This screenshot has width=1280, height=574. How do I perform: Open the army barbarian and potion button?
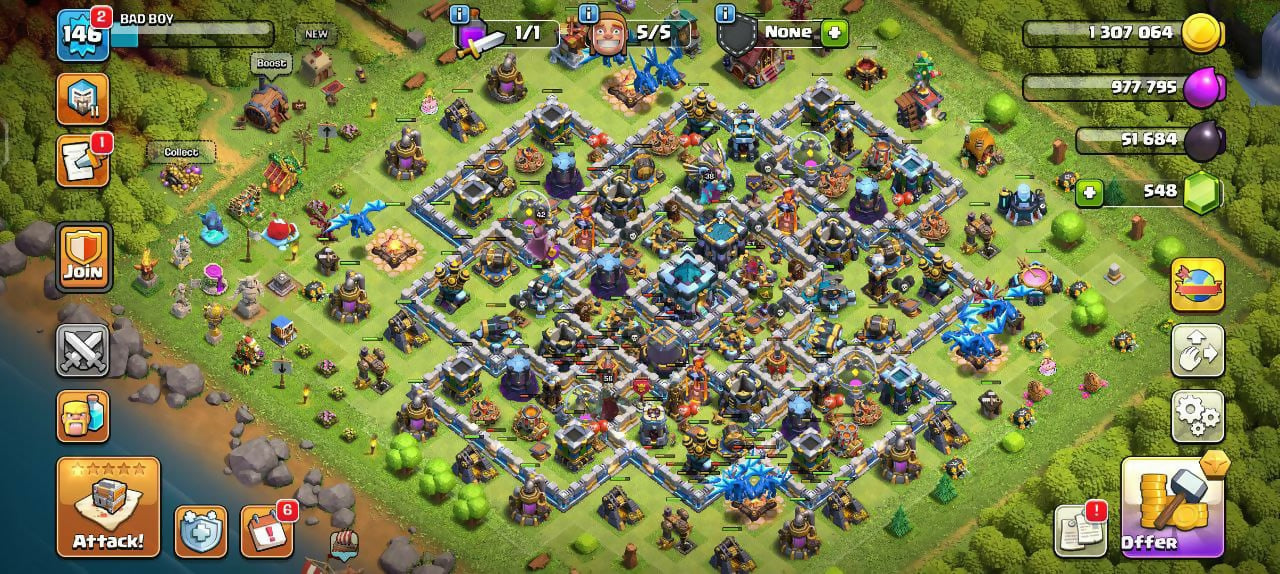[x=82, y=416]
